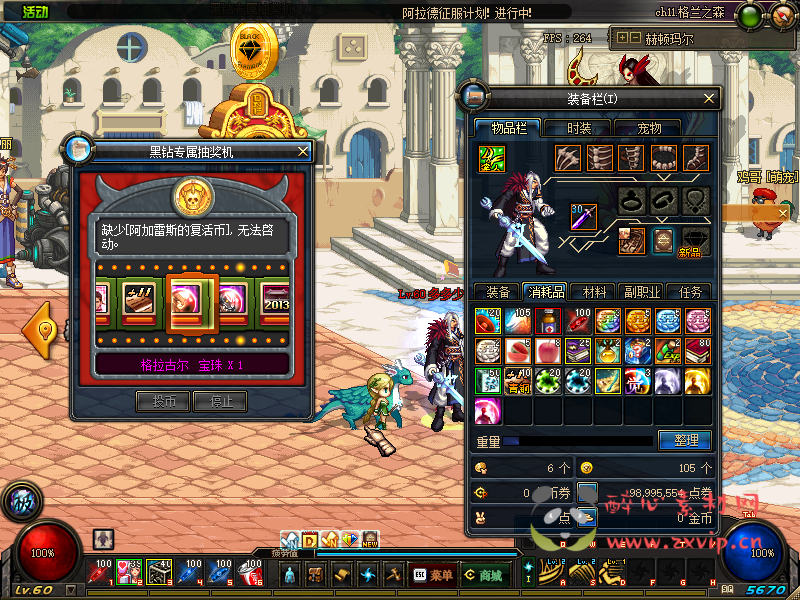This screenshot has width=800, height=600.
Task: Click the 整理 sort inventory button
Action: pyautogui.click(x=685, y=440)
